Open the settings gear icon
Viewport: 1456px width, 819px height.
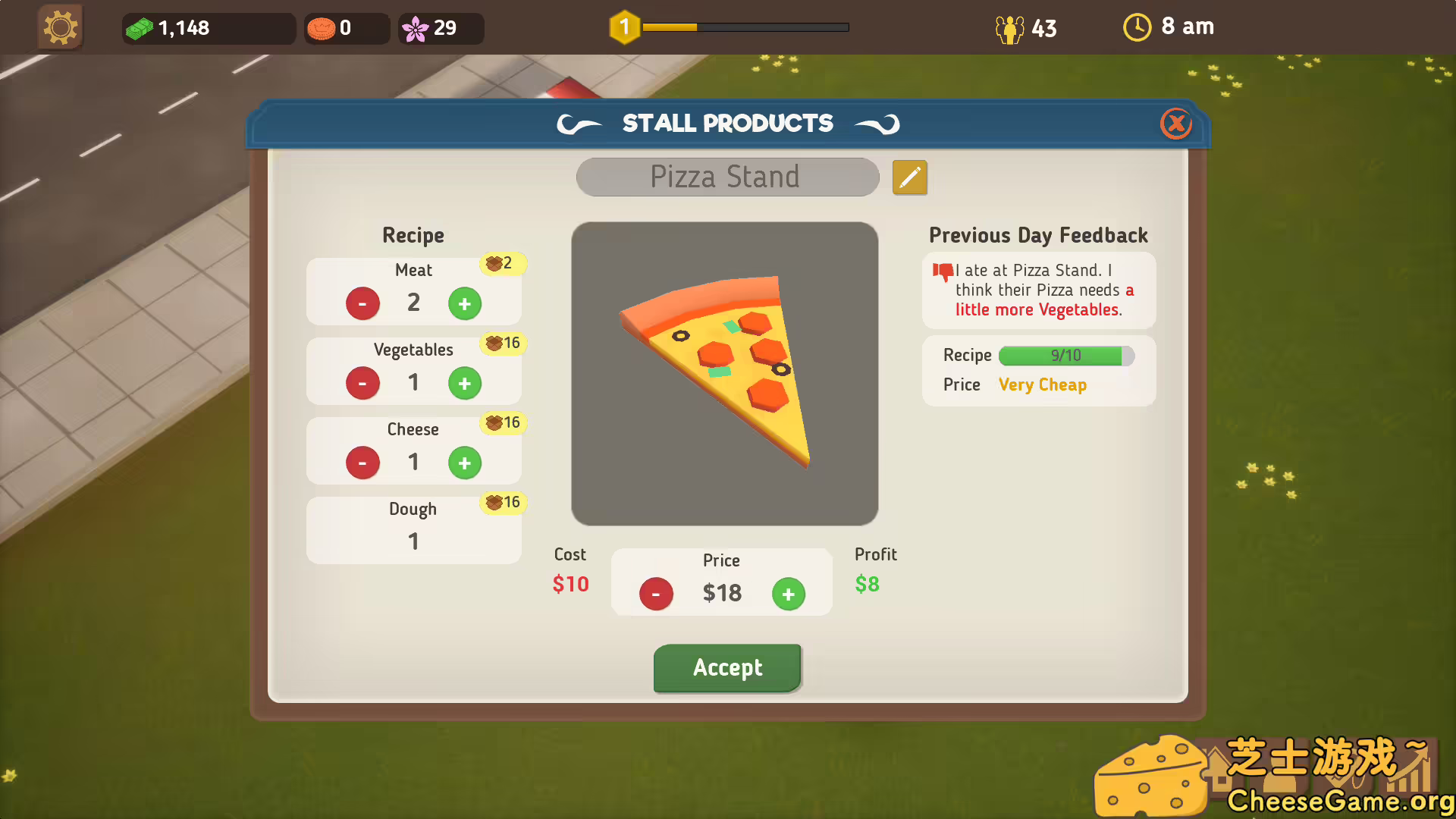point(60,27)
